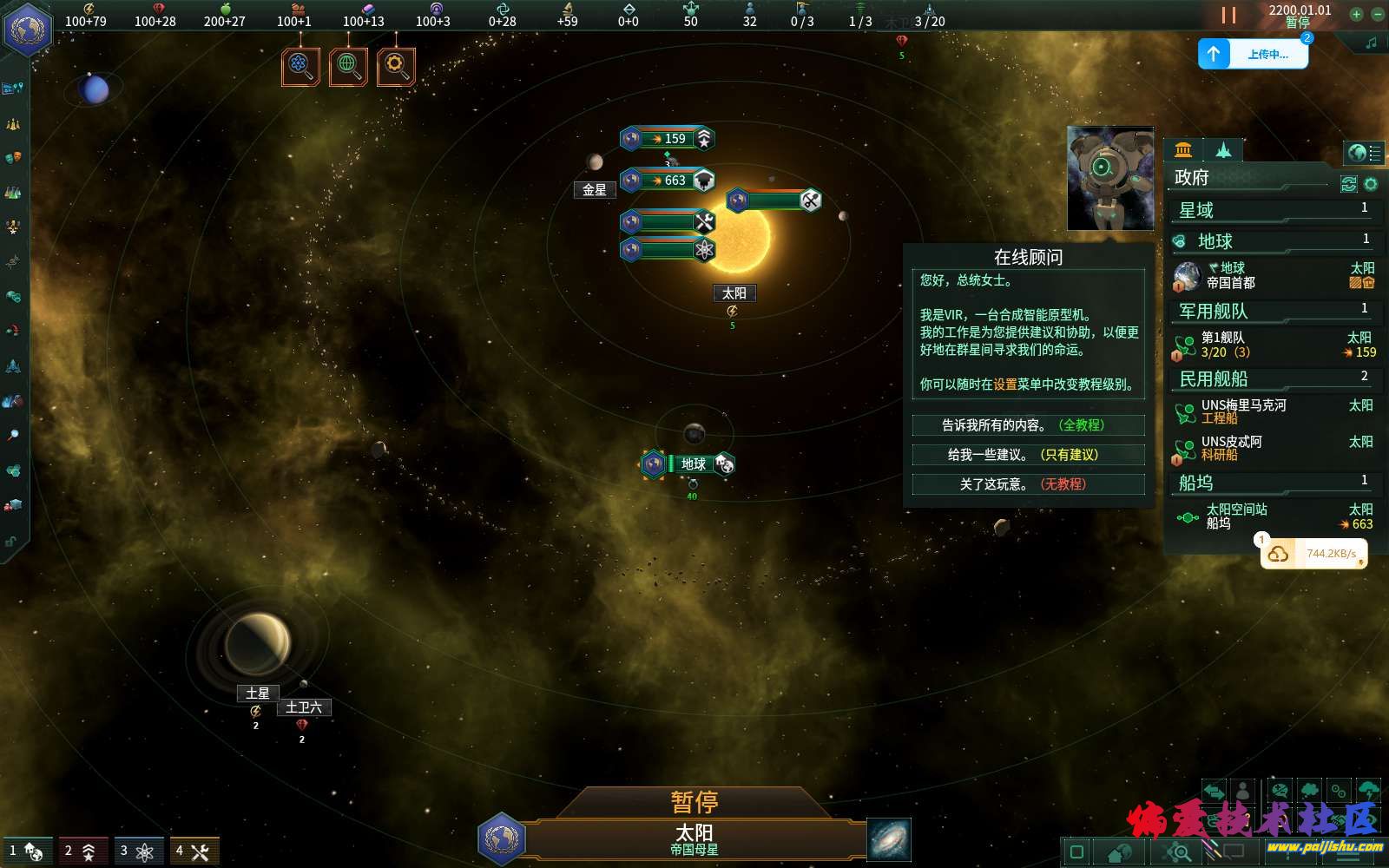Click the empire flag emblem in the corner

[x=28, y=29]
